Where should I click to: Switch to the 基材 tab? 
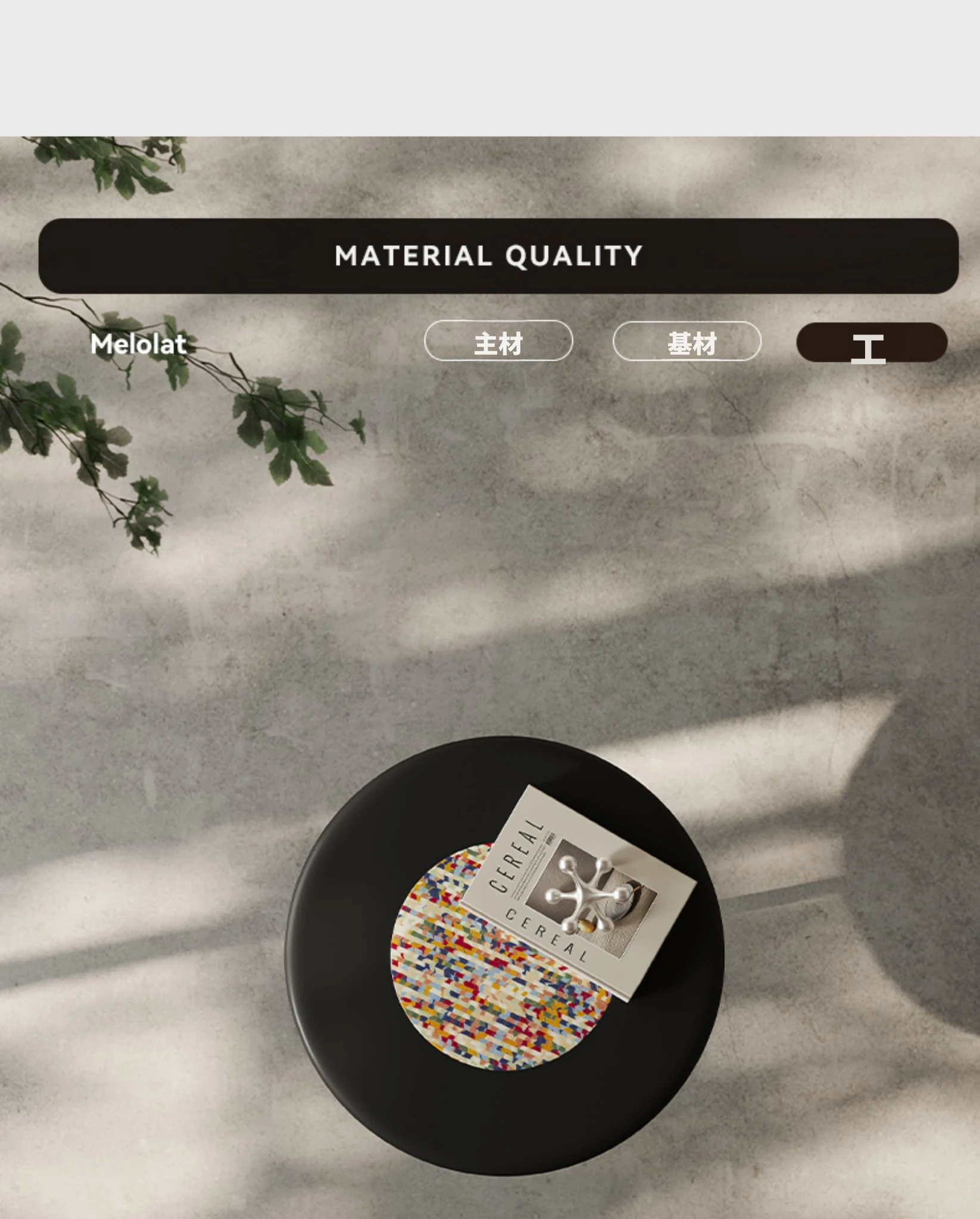pyautogui.click(x=686, y=342)
